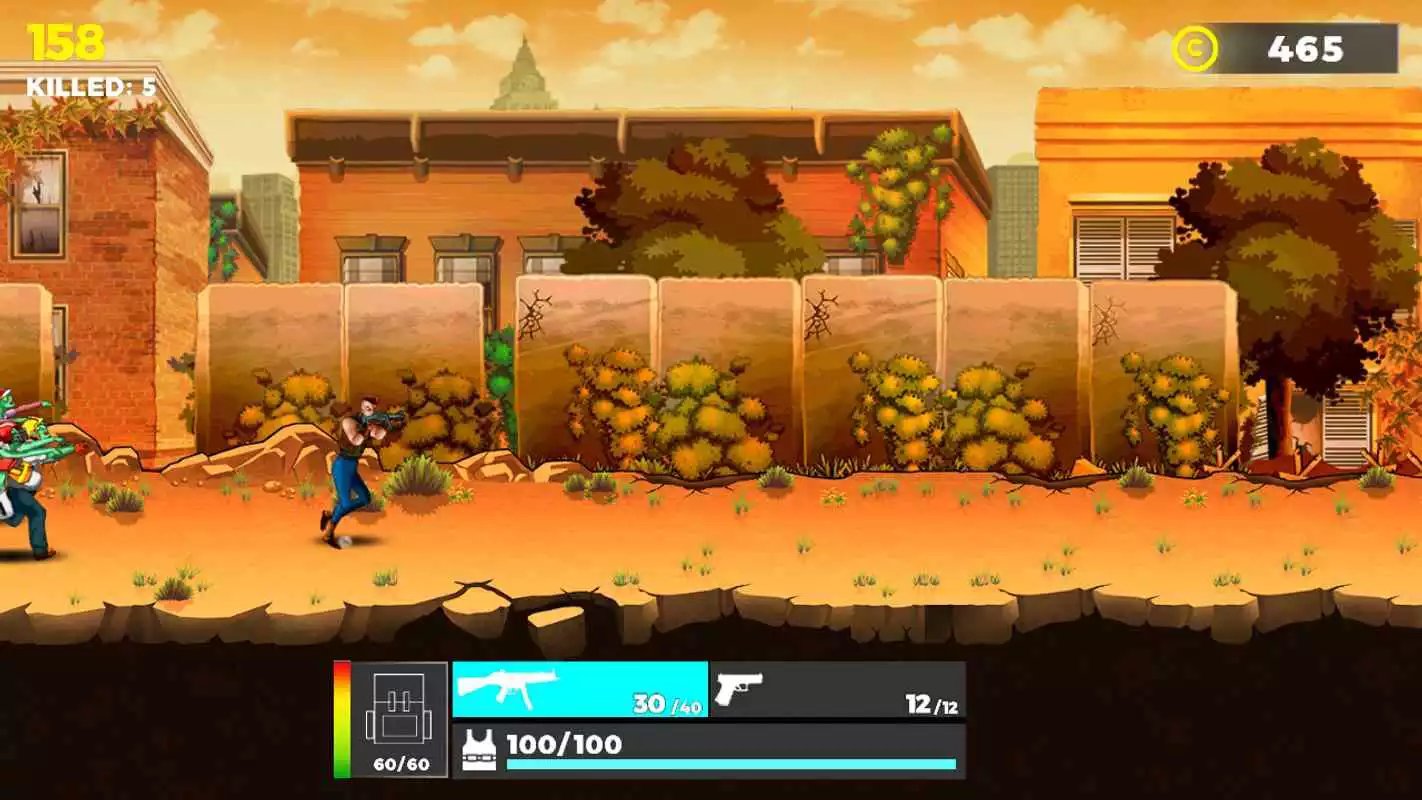Click the pistol icon in the secondary slot

pyautogui.click(x=740, y=692)
